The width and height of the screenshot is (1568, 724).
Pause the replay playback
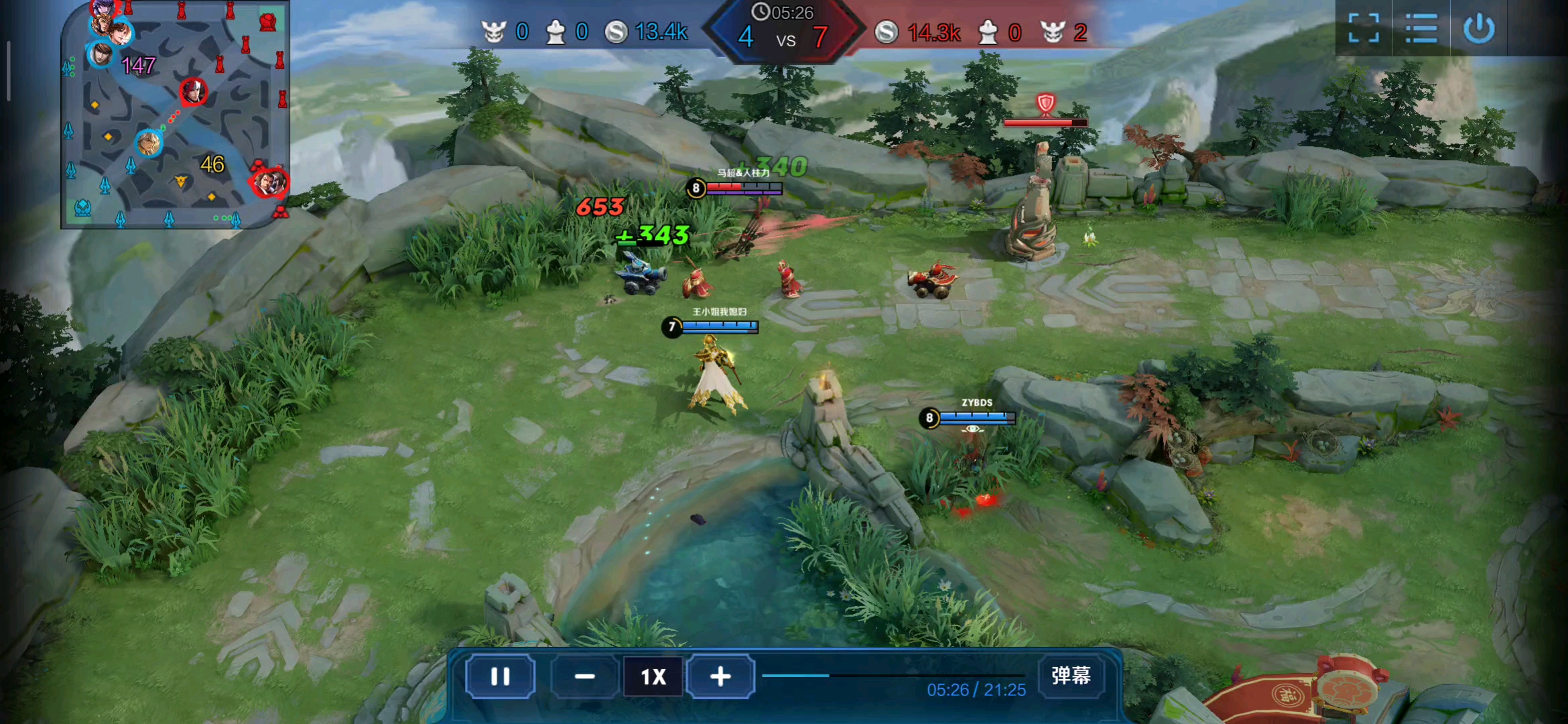tap(500, 676)
